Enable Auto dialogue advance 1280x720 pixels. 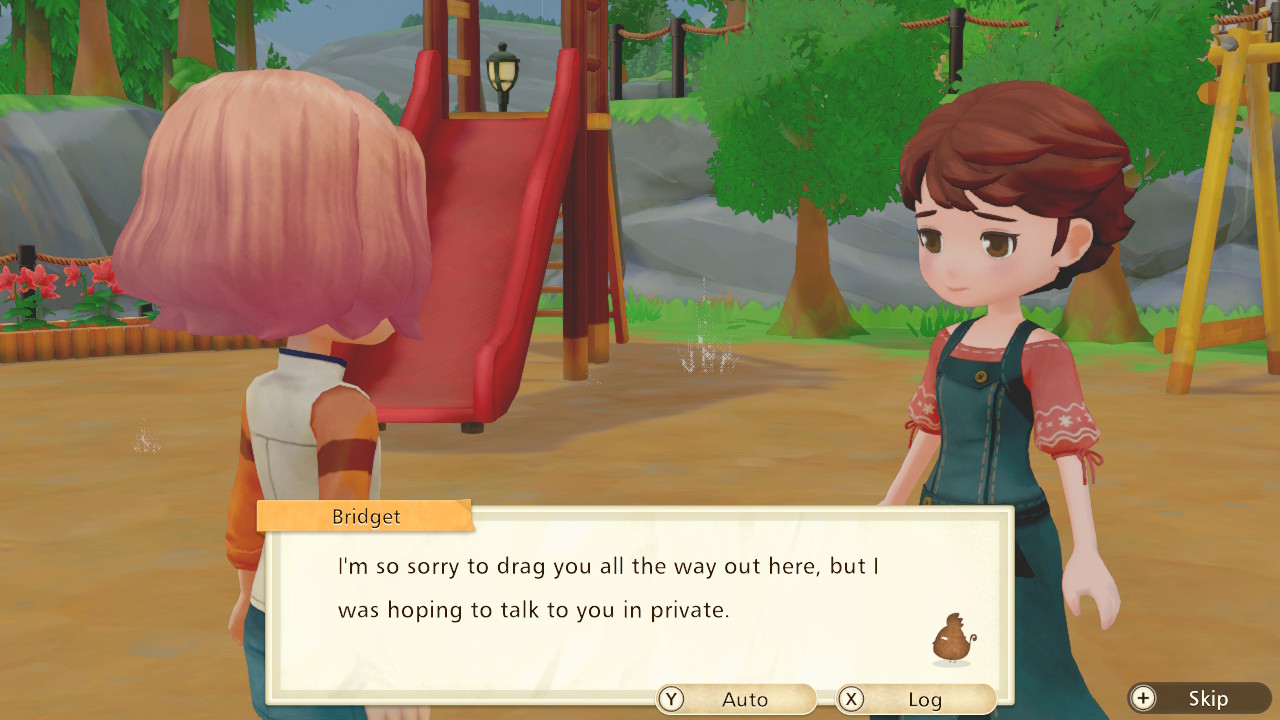(x=736, y=699)
